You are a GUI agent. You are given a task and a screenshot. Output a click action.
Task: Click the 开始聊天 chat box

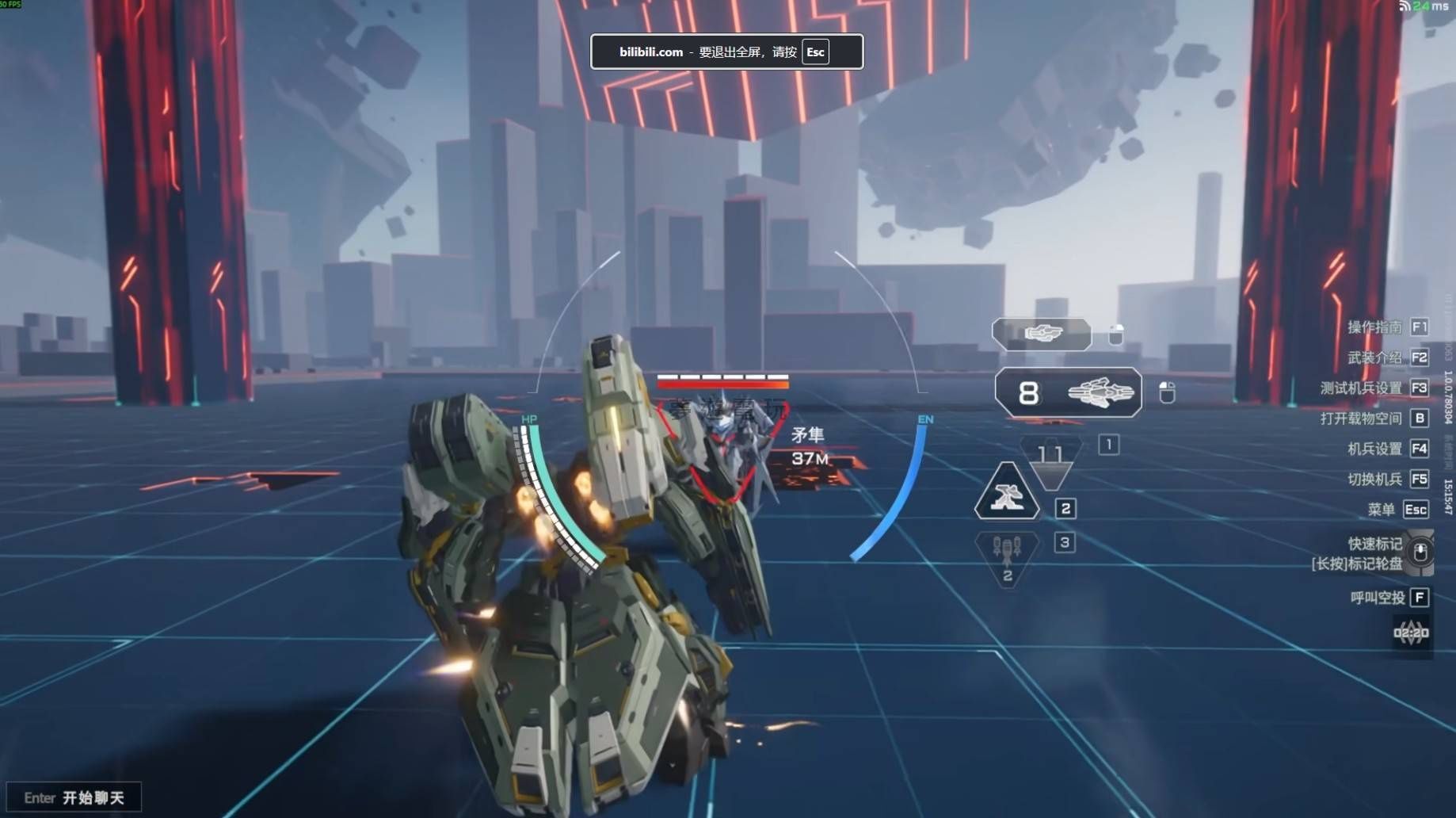click(x=74, y=797)
